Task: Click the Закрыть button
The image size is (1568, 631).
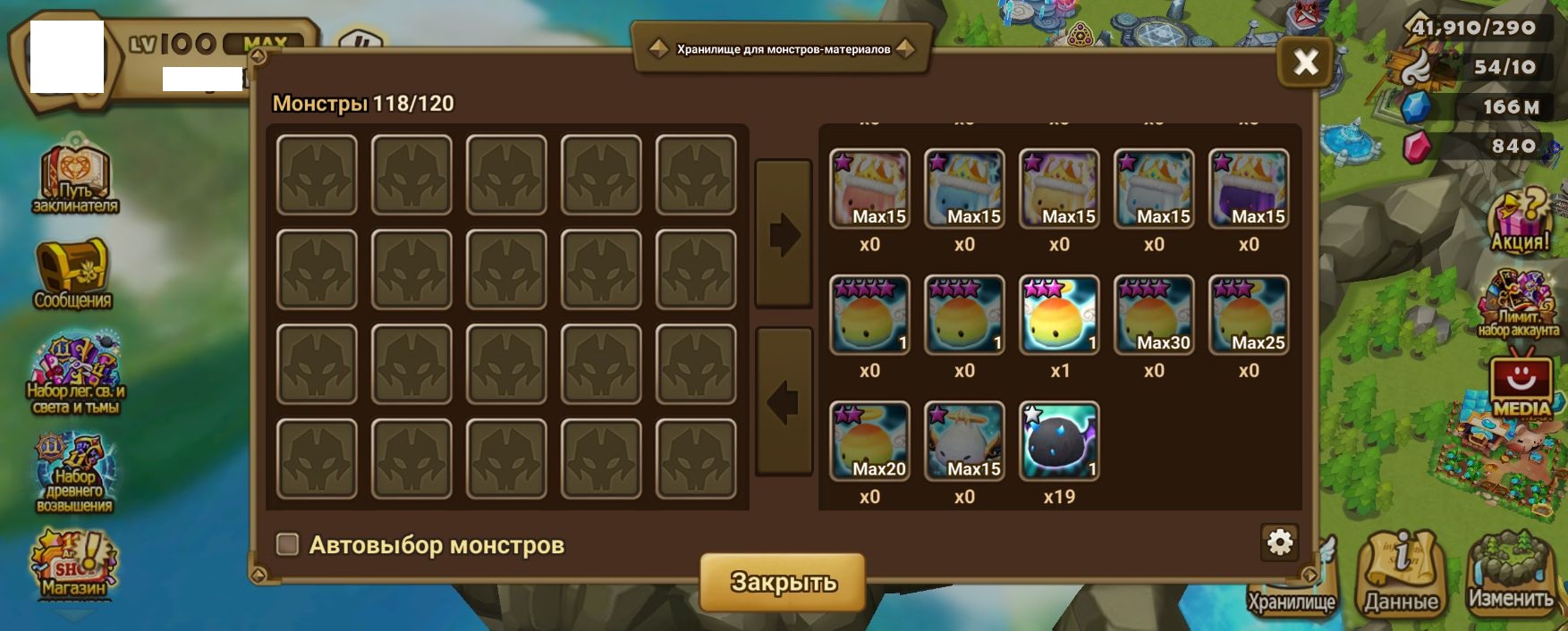Action: (x=783, y=582)
